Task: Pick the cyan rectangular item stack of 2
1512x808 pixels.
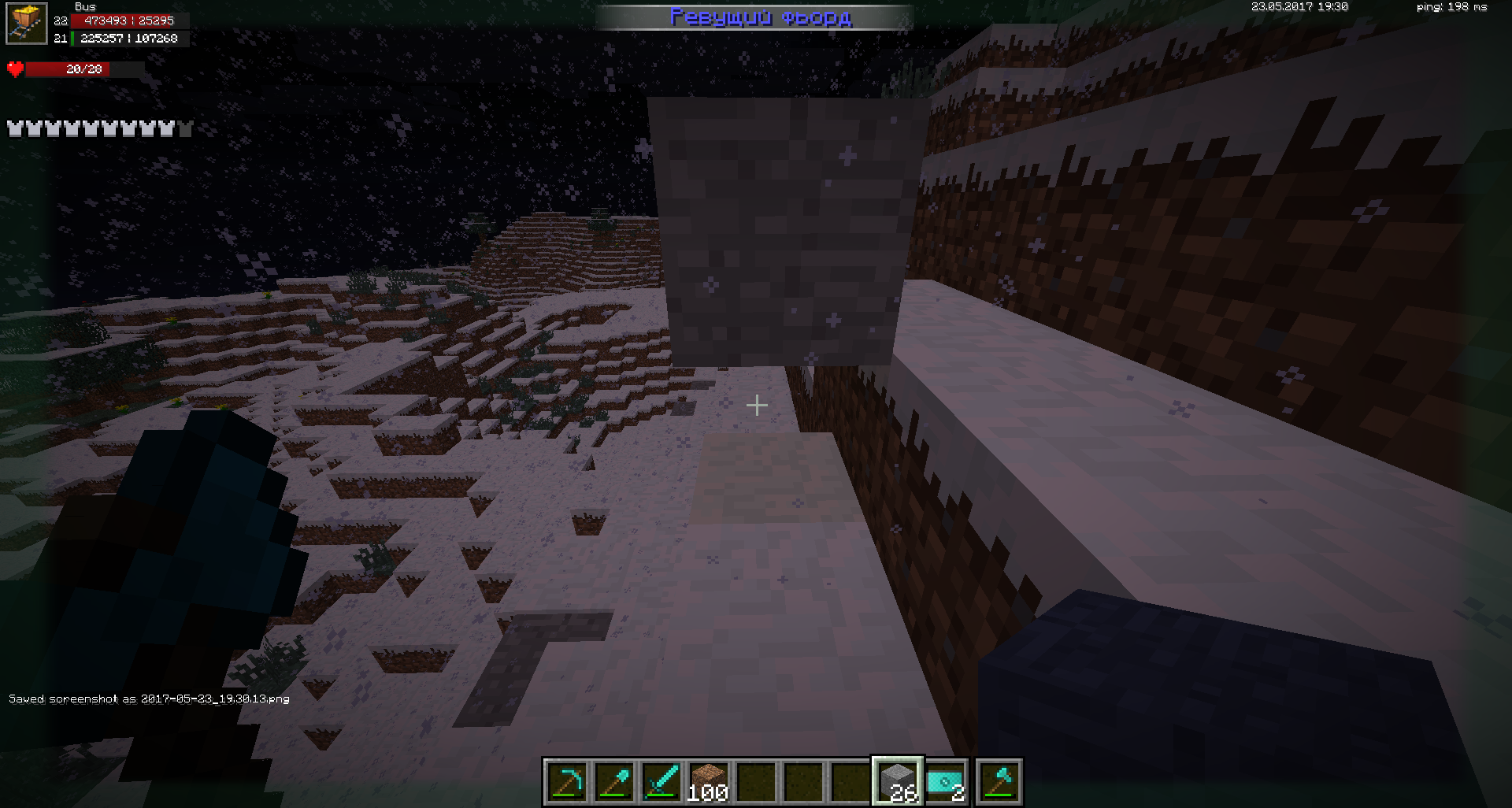Action: click(x=945, y=782)
